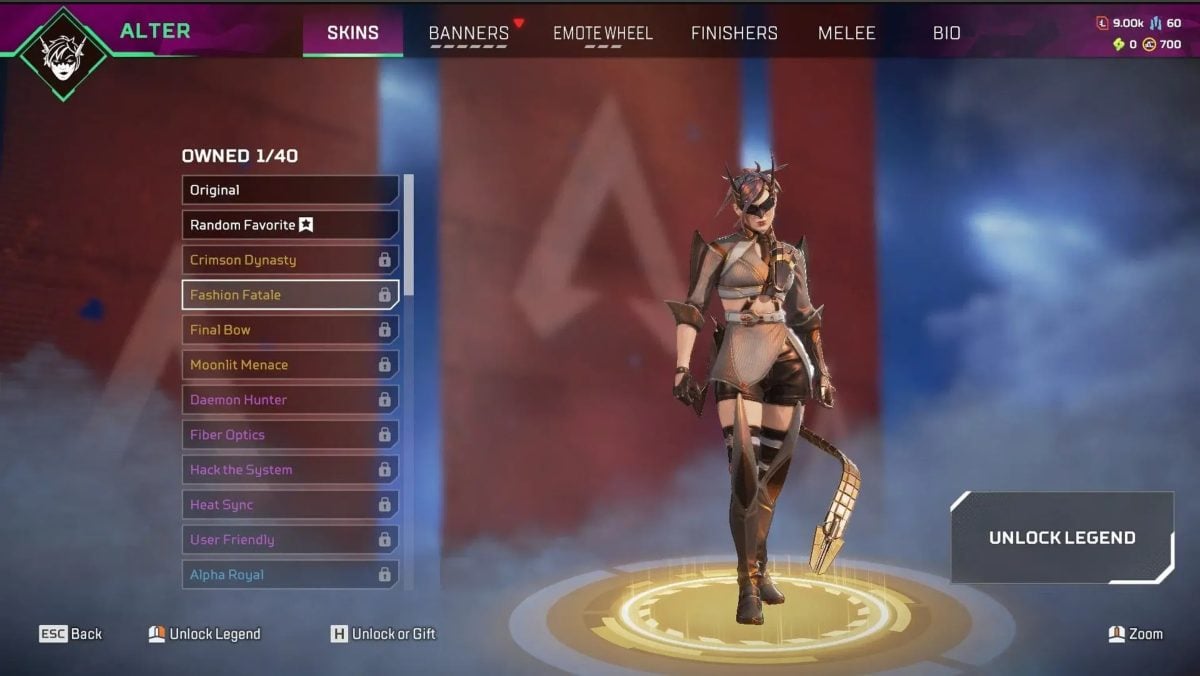Choose the Hack the System skin
Screen dimensions: 1200x676
pyautogui.click(x=290, y=470)
